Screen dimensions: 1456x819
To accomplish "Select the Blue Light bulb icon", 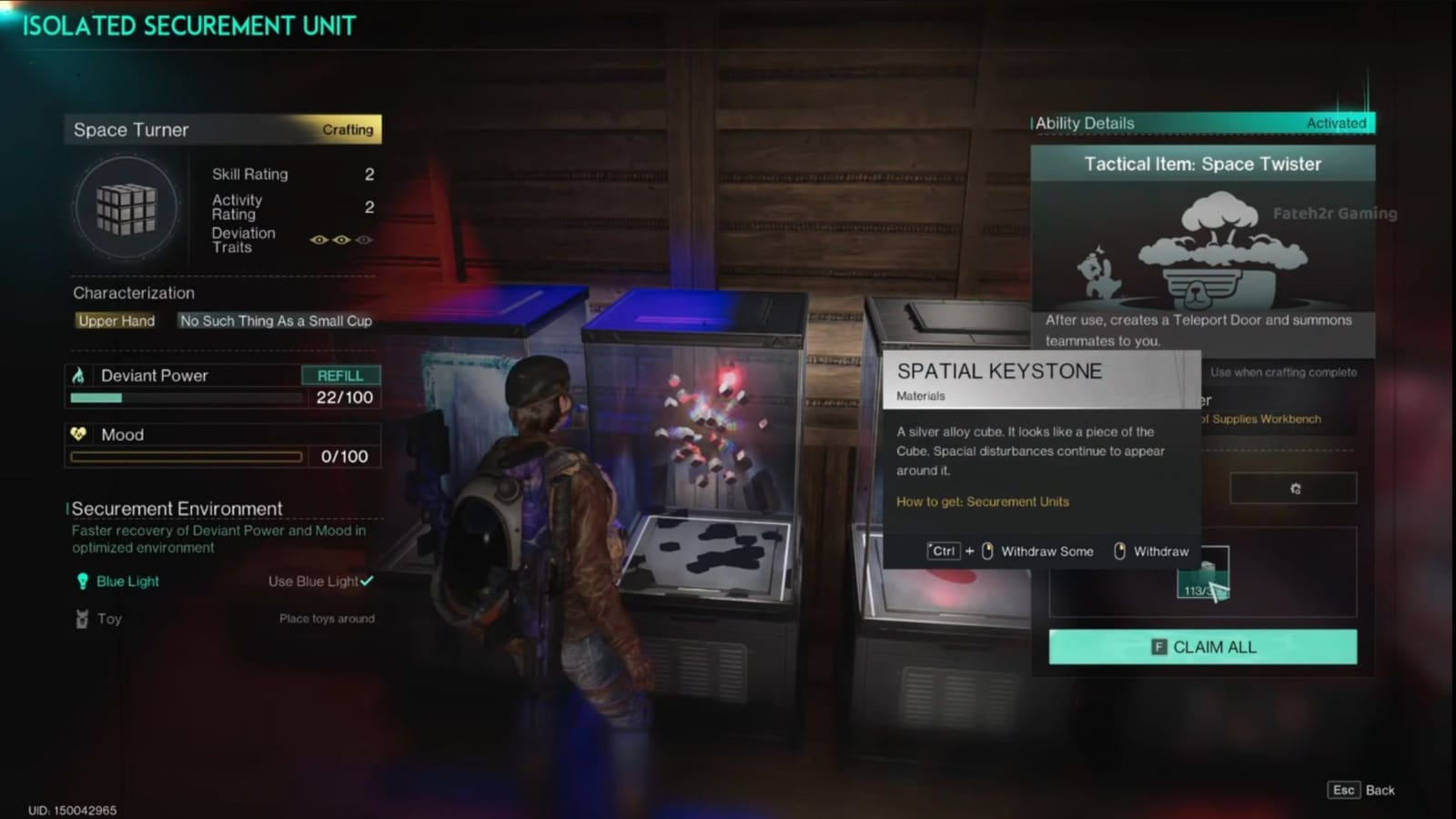I will point(81,581).
